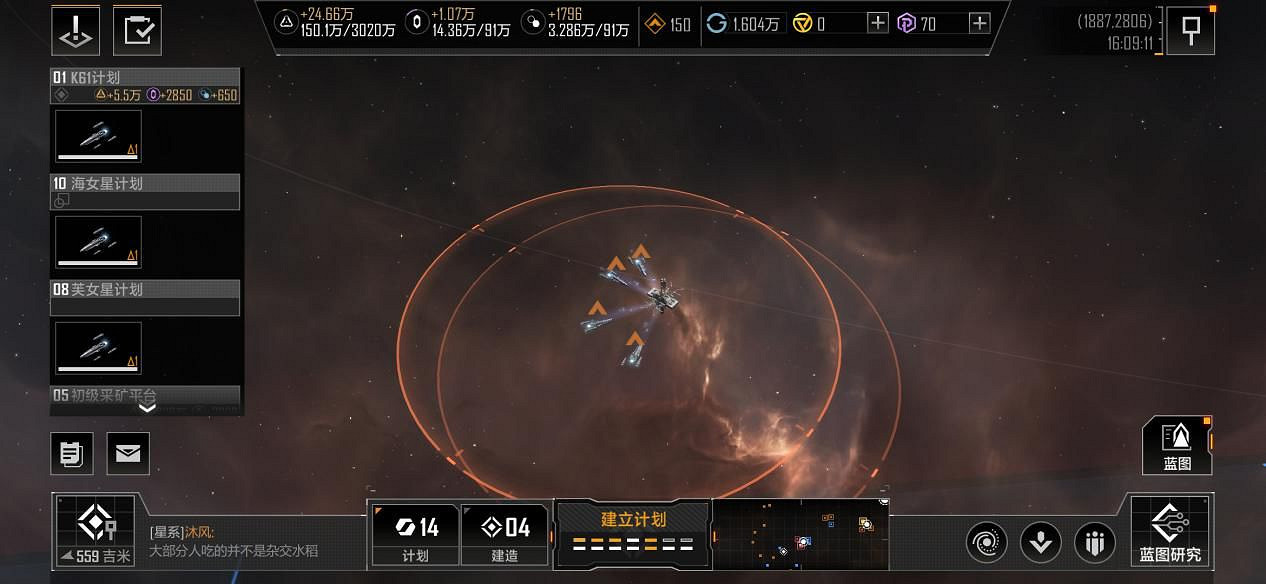Click the 建立计划 create plan button
The image size is (1266, 584).
click(632, 530)
